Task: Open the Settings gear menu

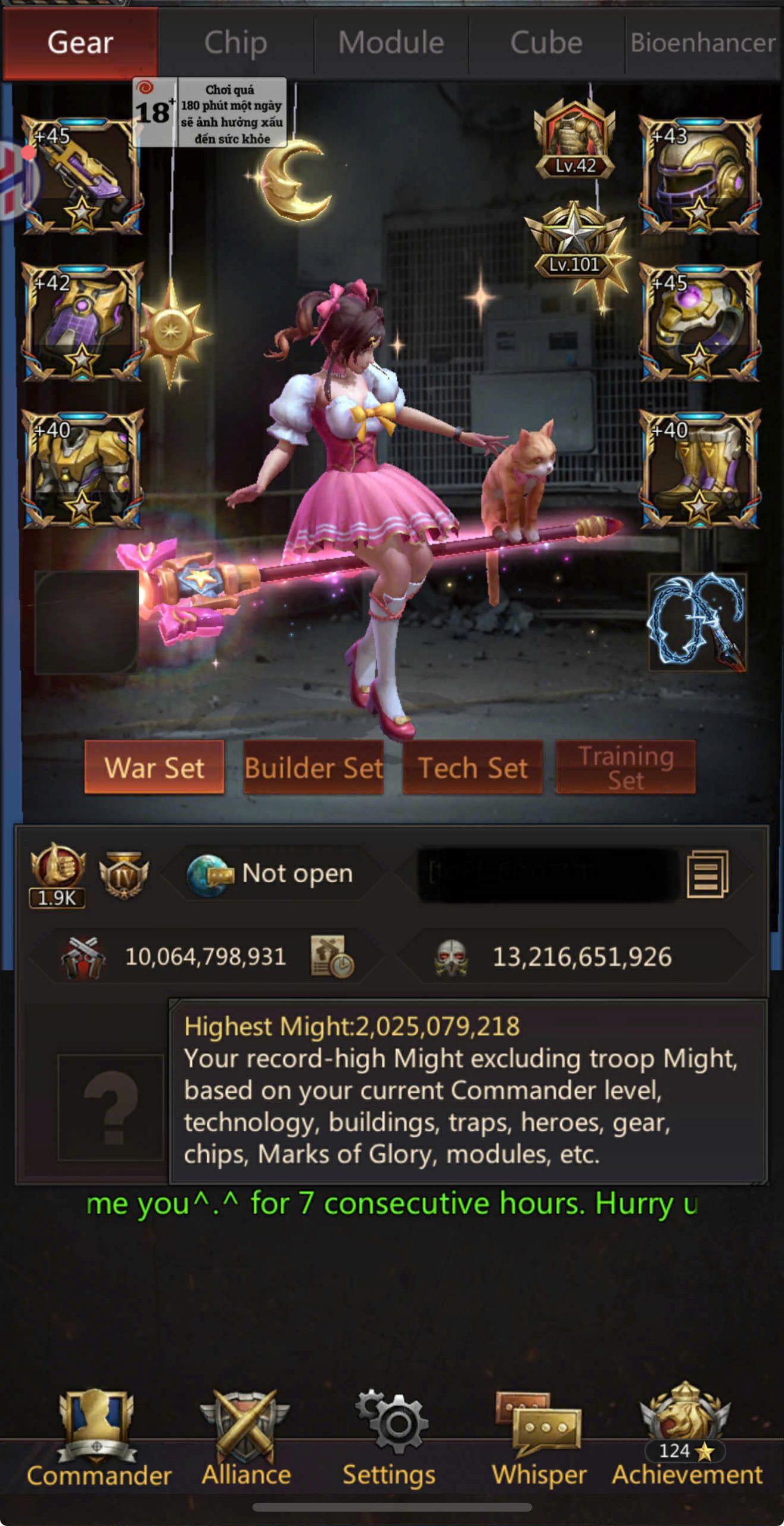Action: [x=390, y=1438]
